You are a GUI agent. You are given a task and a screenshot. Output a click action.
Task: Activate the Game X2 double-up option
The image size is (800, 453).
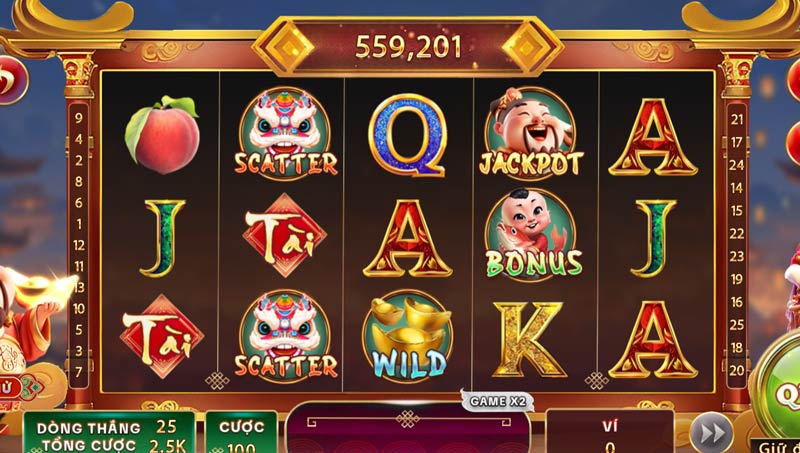(497, 401)
